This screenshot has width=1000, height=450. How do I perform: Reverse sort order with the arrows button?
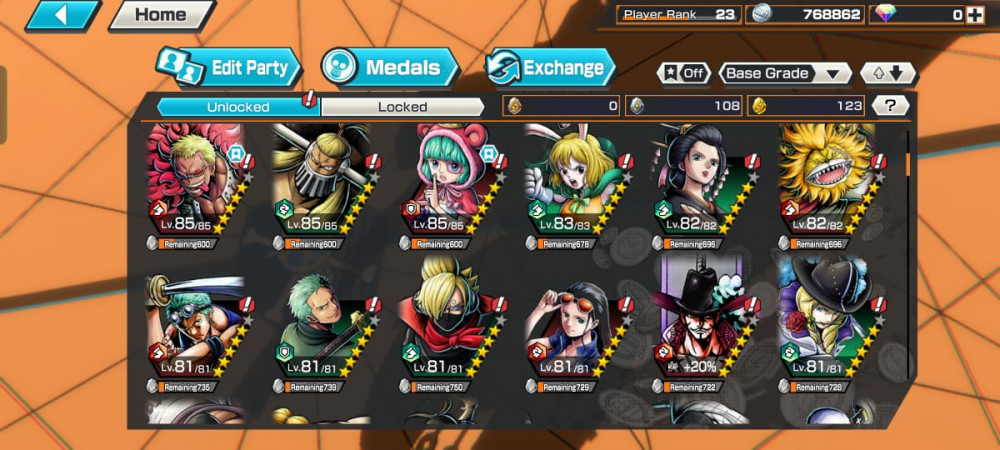click(x=888, y=73)
